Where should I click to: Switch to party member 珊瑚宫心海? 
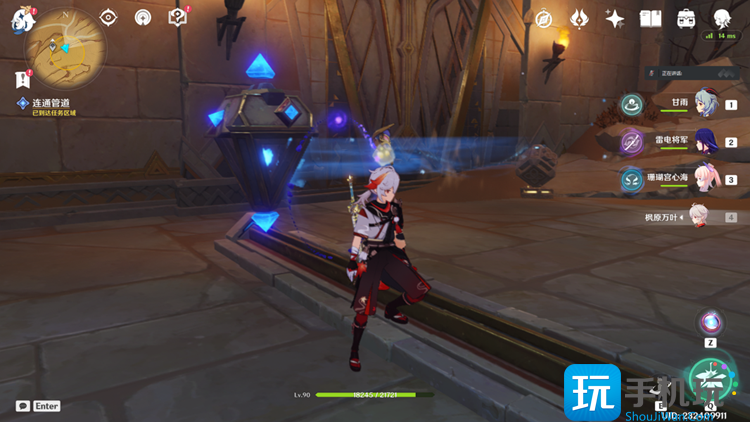[x=706, y=178]
